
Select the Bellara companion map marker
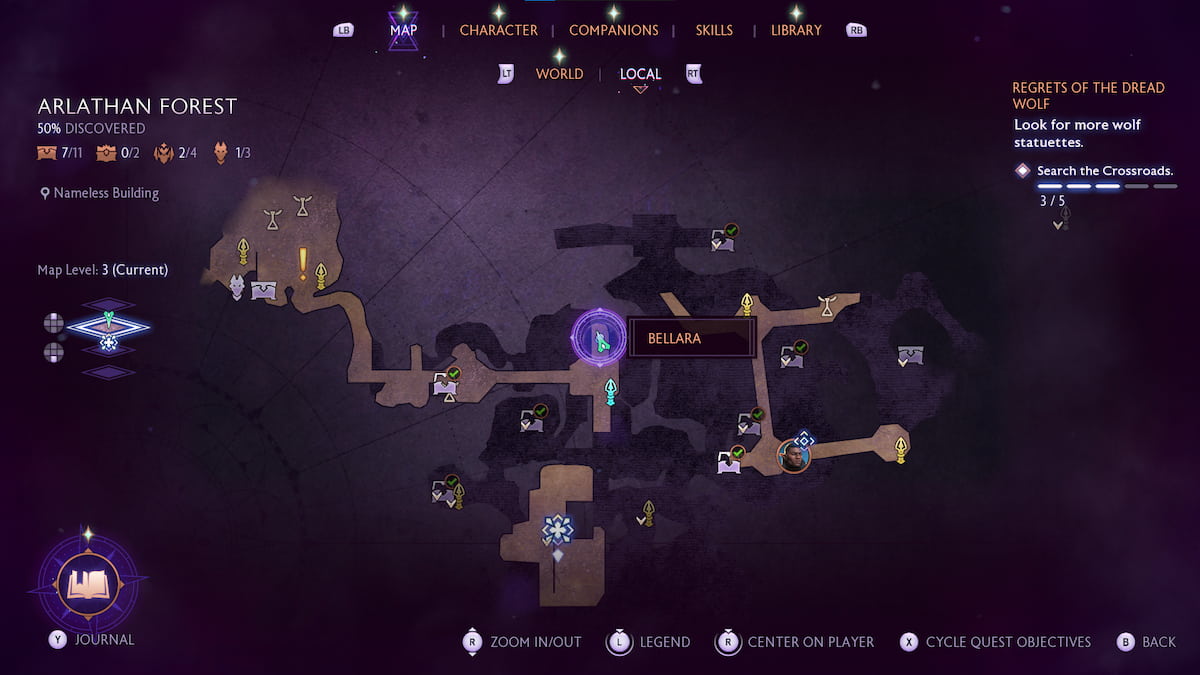(x=599, y=338)
